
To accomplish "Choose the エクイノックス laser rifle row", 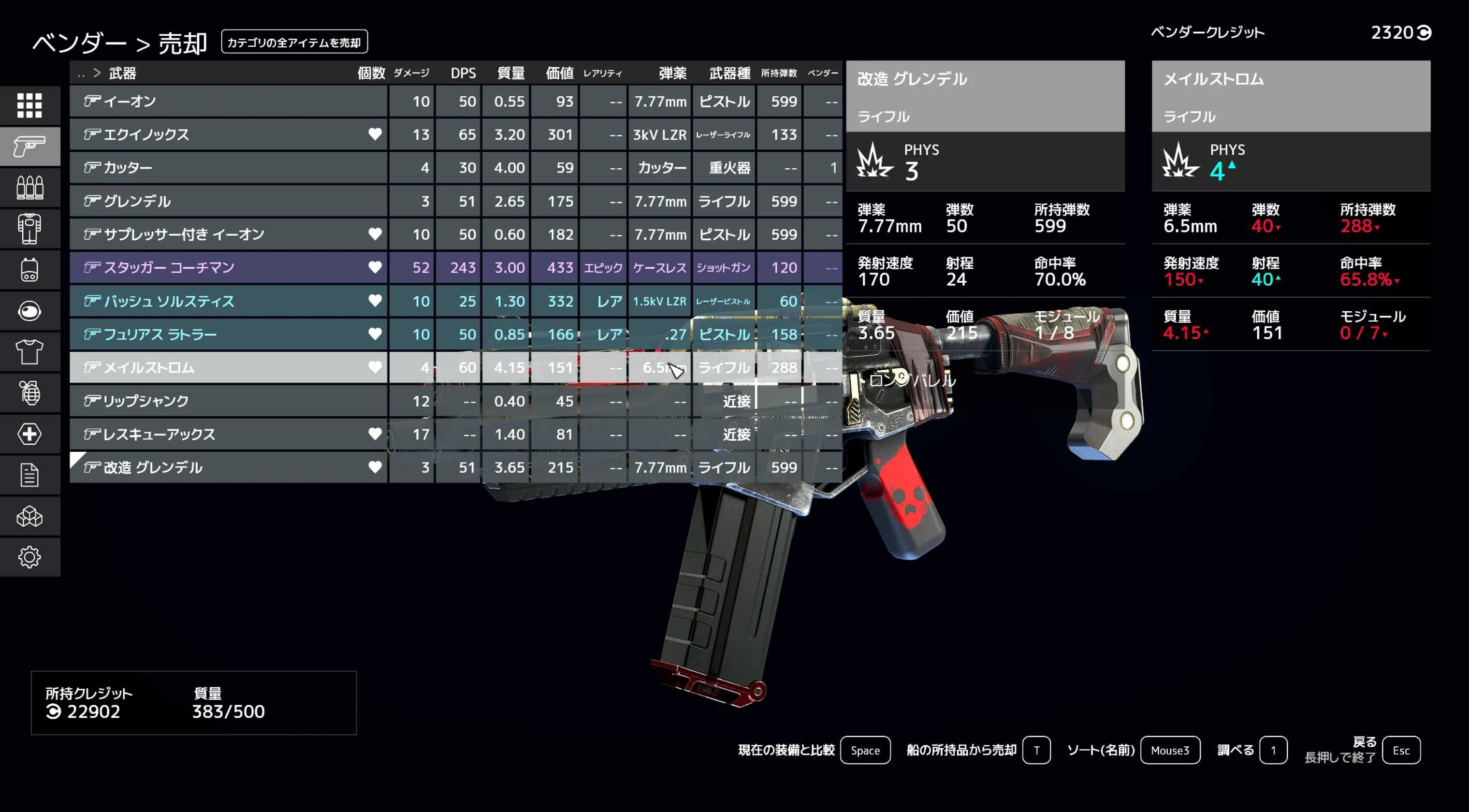I will [x=228, y=134].
